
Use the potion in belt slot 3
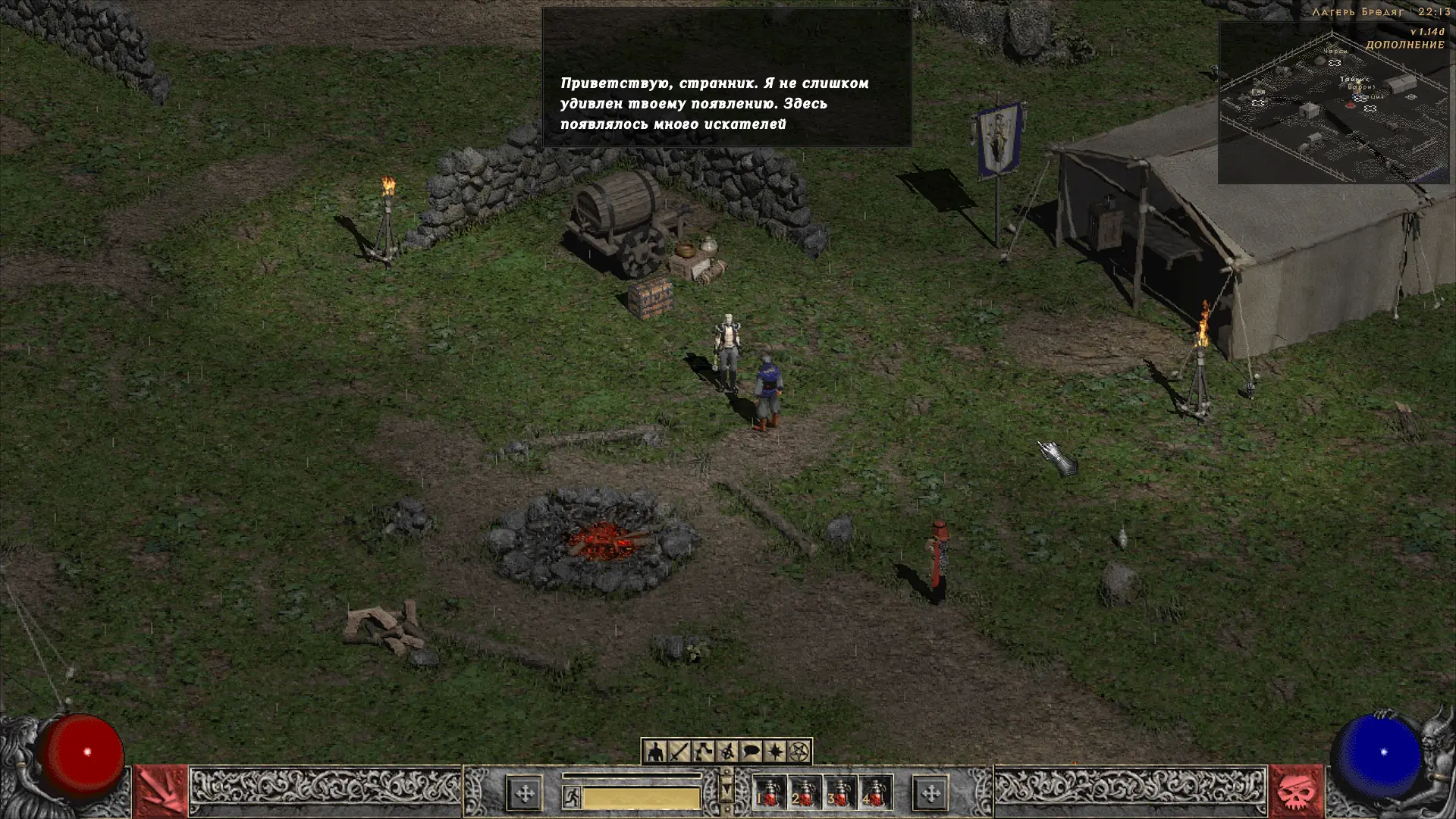(840, 794)
